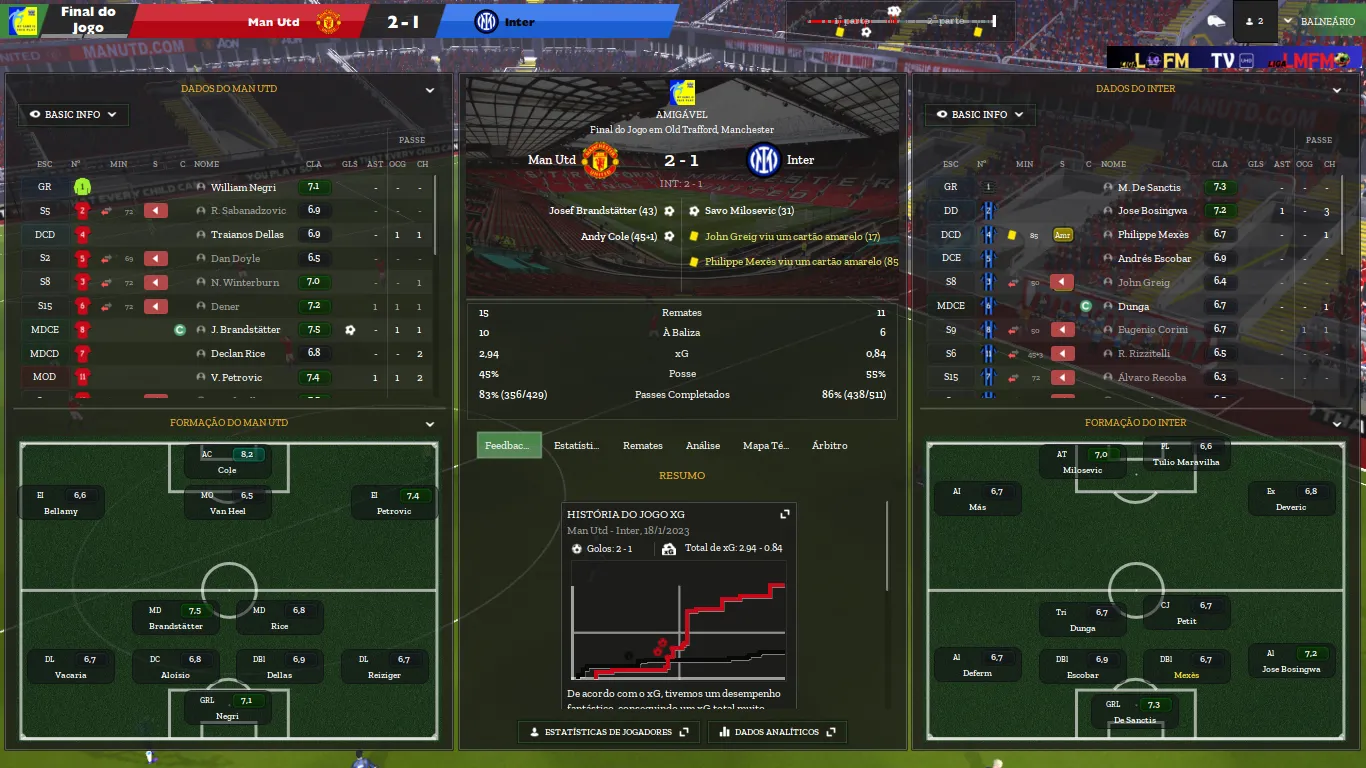Open Man Utd Basic Info dropdown
The image size is (1366, 768).
coord(73,115)
